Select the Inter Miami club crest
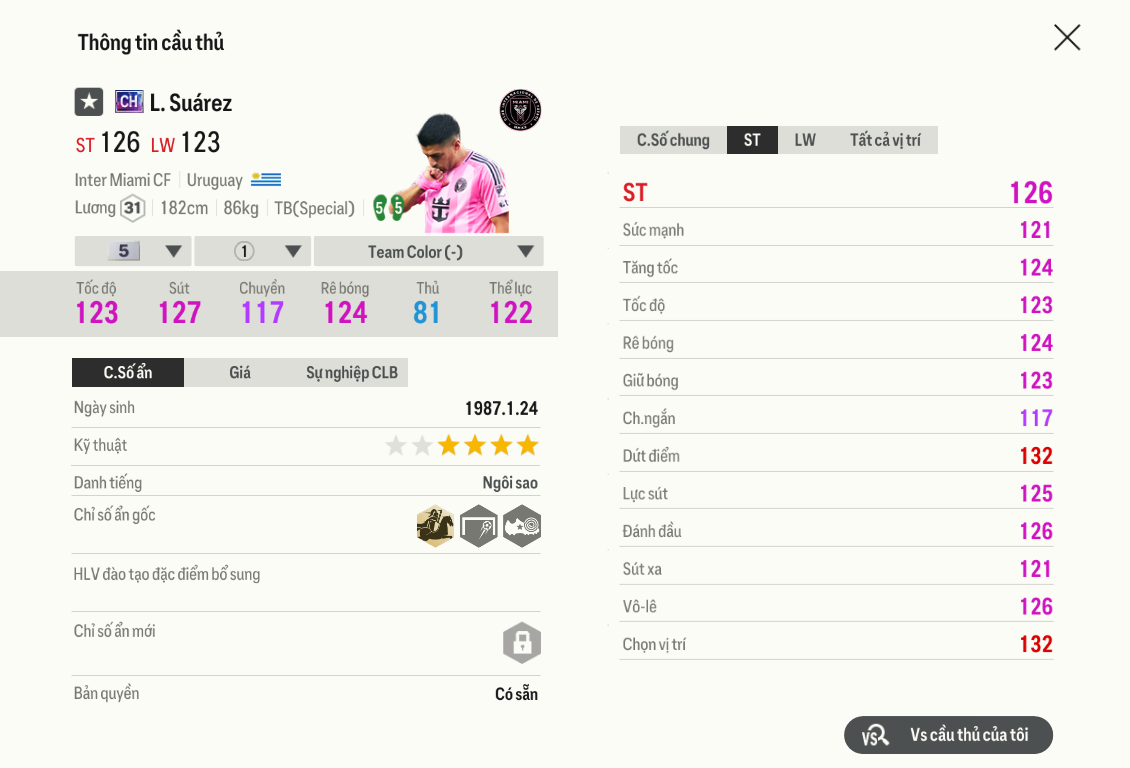1130x768 pixels. 520,110
